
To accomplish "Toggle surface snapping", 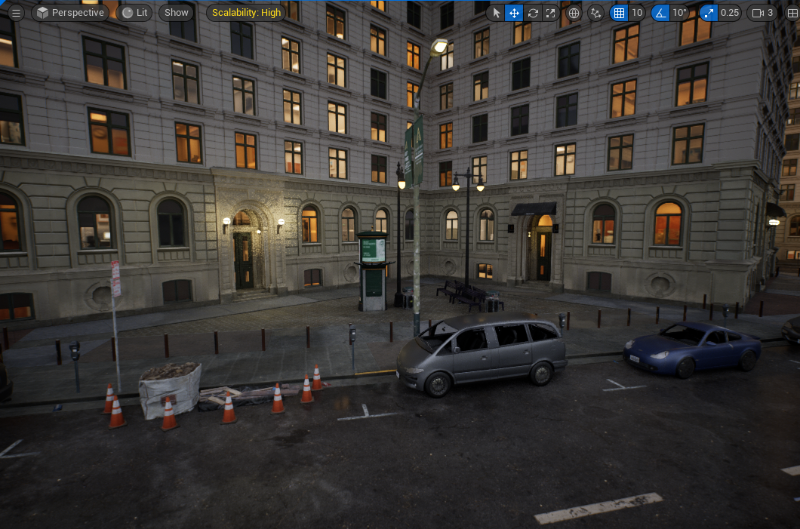I will coord(596,13).
